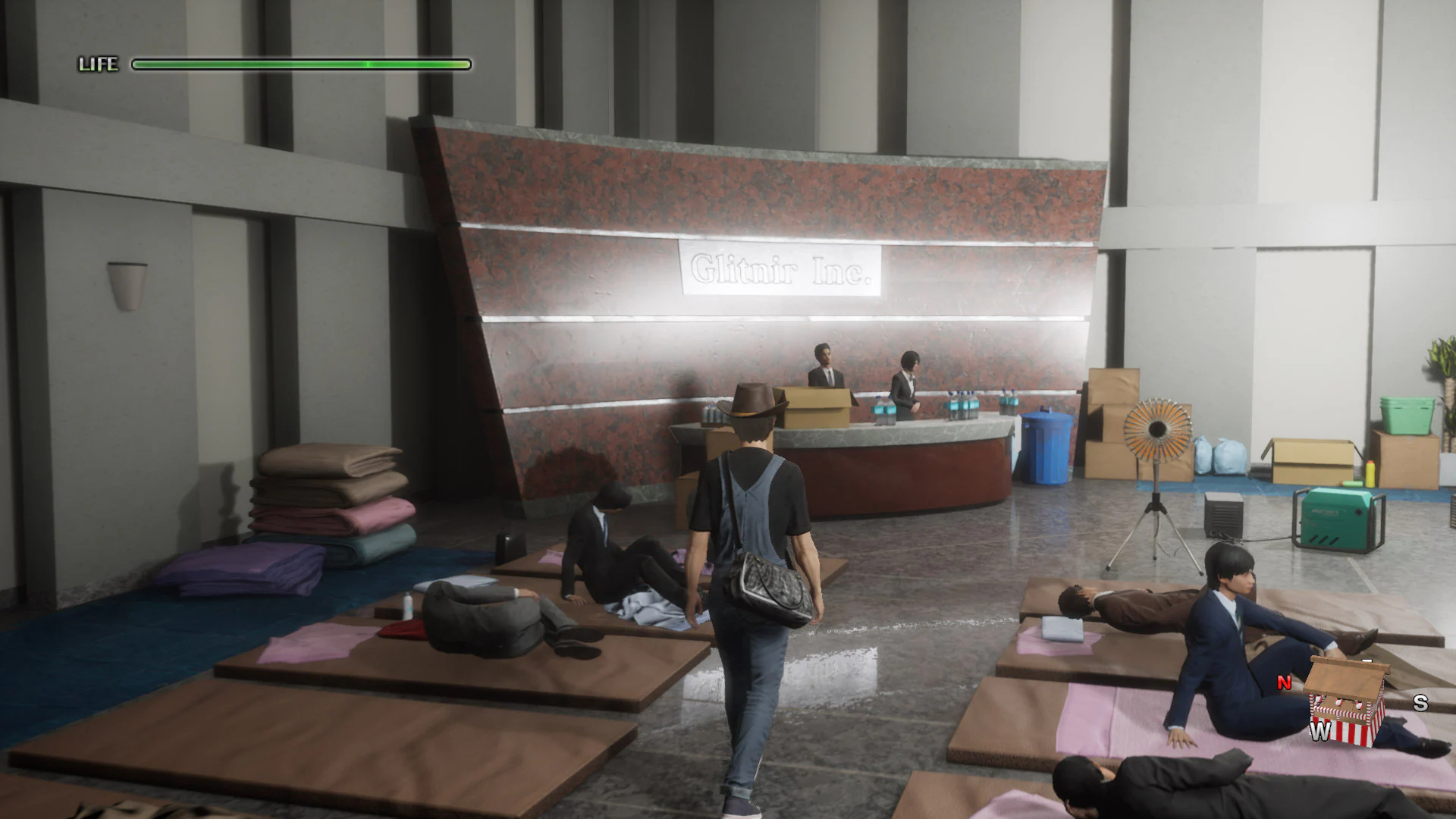Click the W marker on the compass
The image size is (1456, 819).
(x=1319, y=732)
